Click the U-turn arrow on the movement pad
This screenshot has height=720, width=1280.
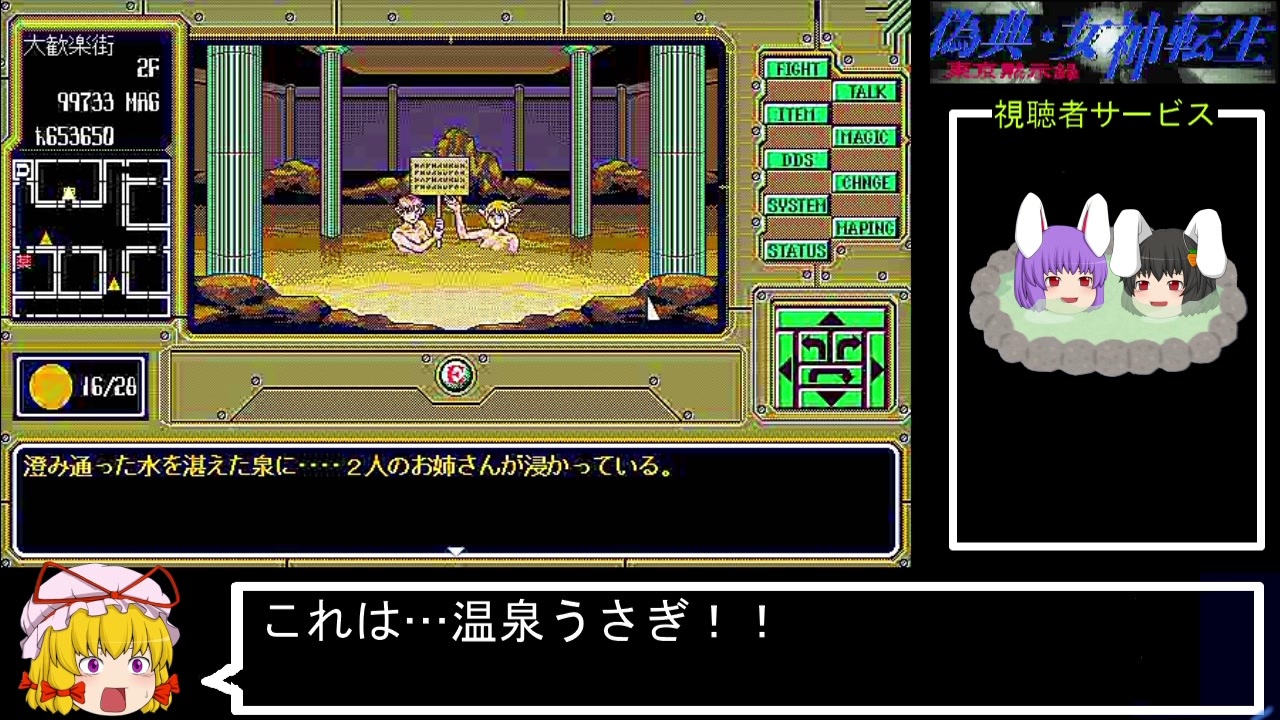click(x=830, y=375)
